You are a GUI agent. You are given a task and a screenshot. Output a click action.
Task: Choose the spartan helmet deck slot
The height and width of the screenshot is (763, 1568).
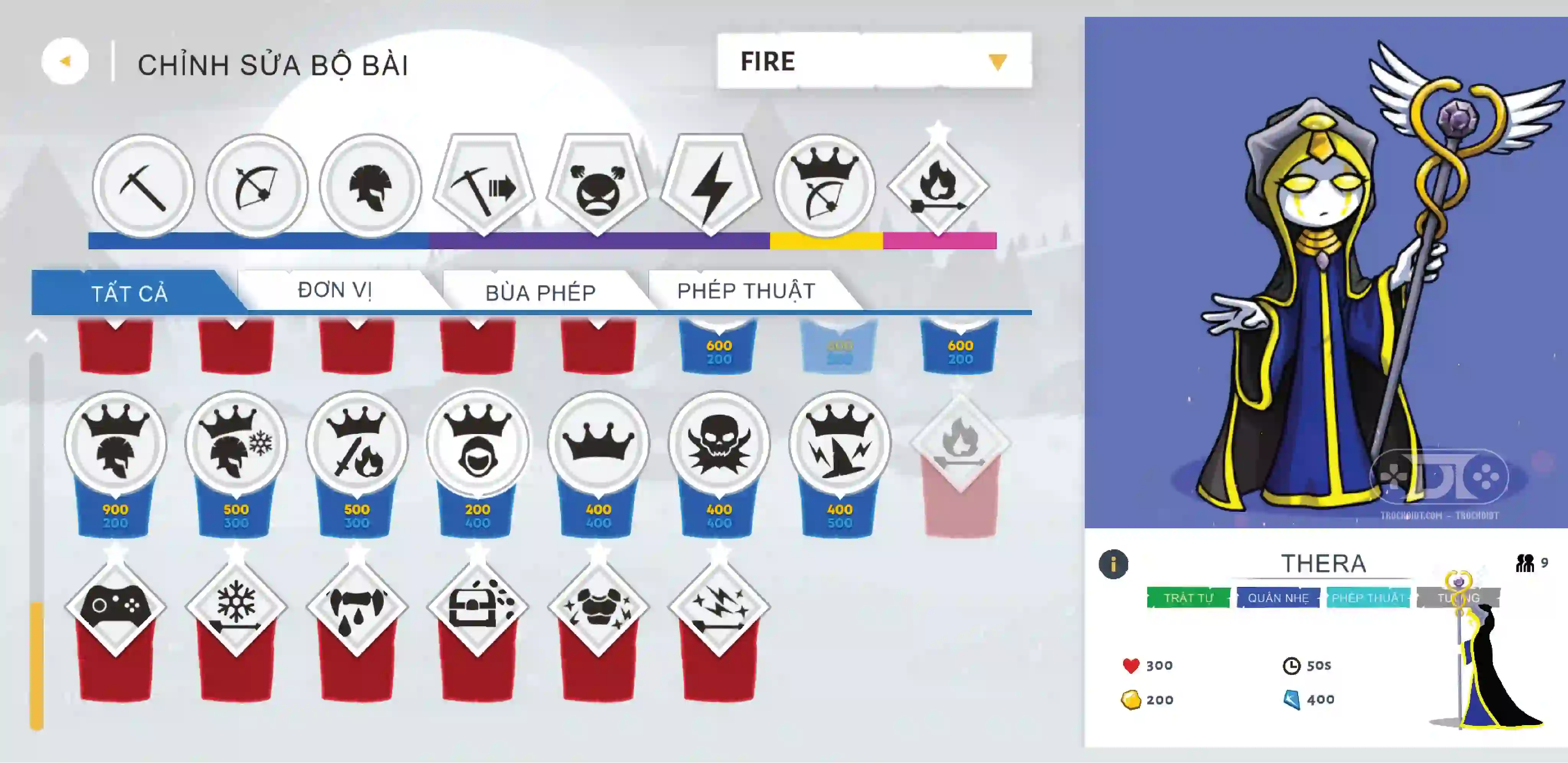click(370, 186)
